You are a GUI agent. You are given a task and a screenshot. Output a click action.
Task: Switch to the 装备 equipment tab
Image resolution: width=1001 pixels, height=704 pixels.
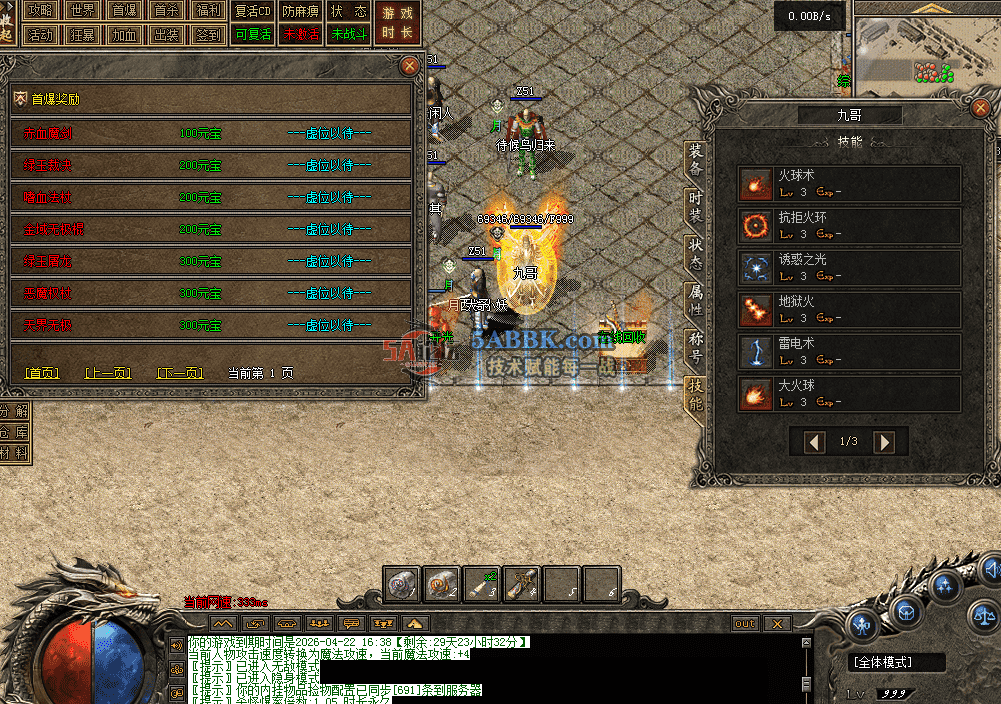coord(696,162)
